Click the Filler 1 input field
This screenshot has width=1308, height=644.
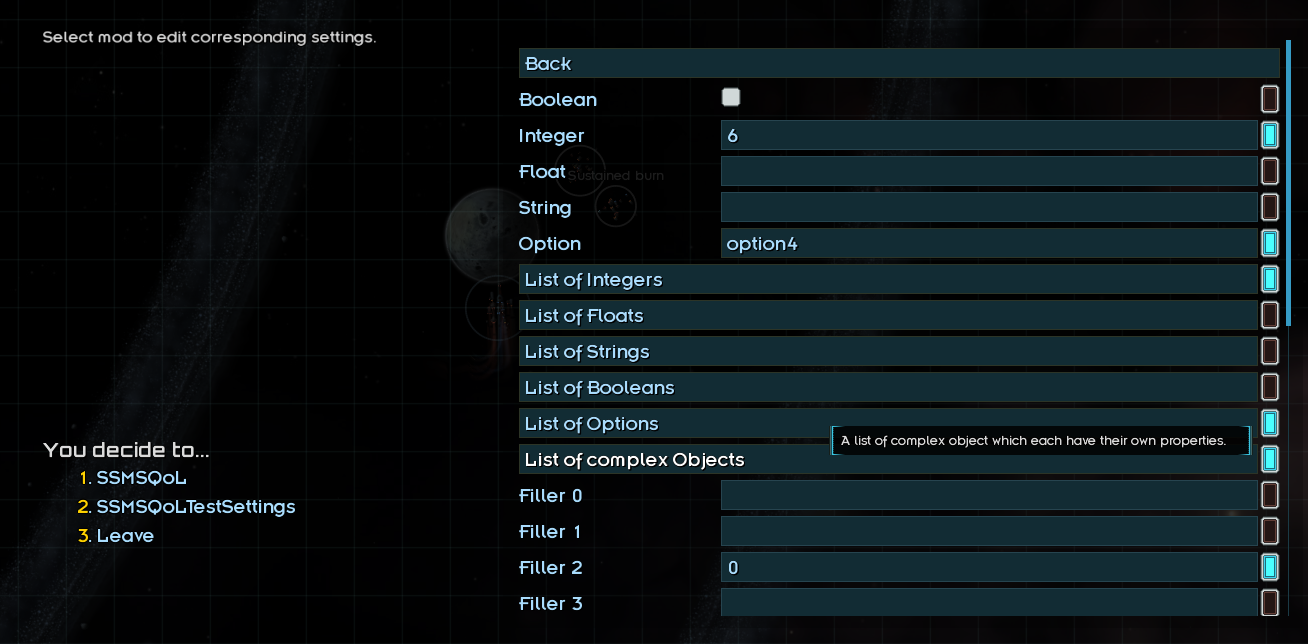988,531
